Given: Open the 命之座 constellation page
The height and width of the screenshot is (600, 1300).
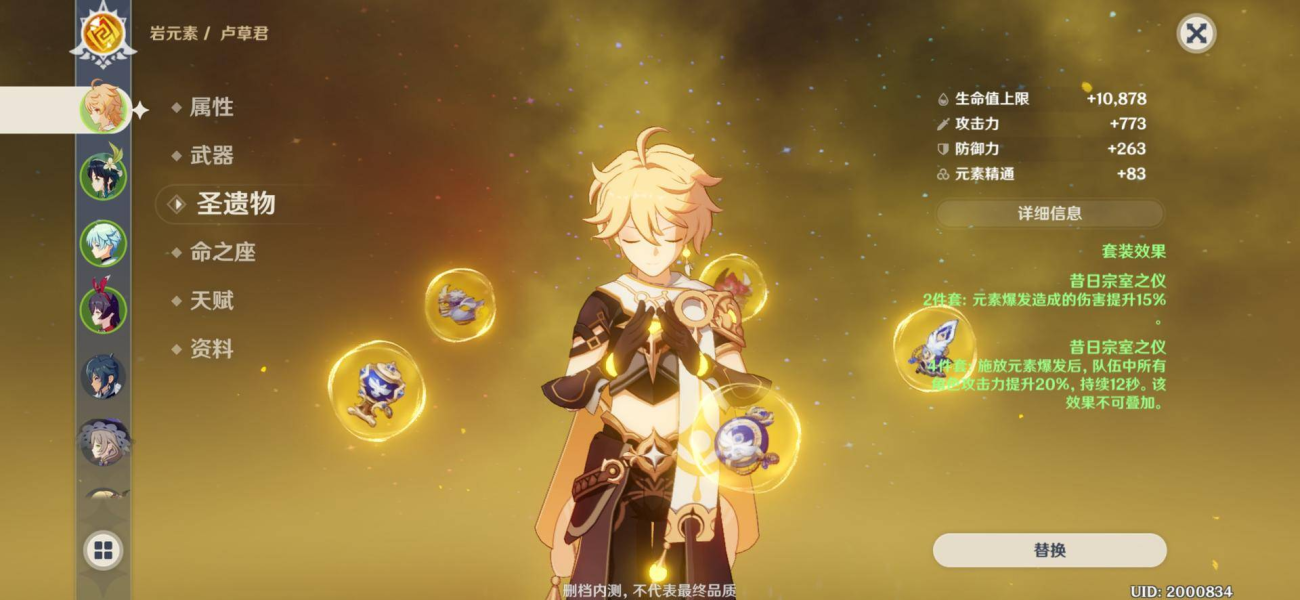Looking at the screenshot, I should tap(222, 252).
